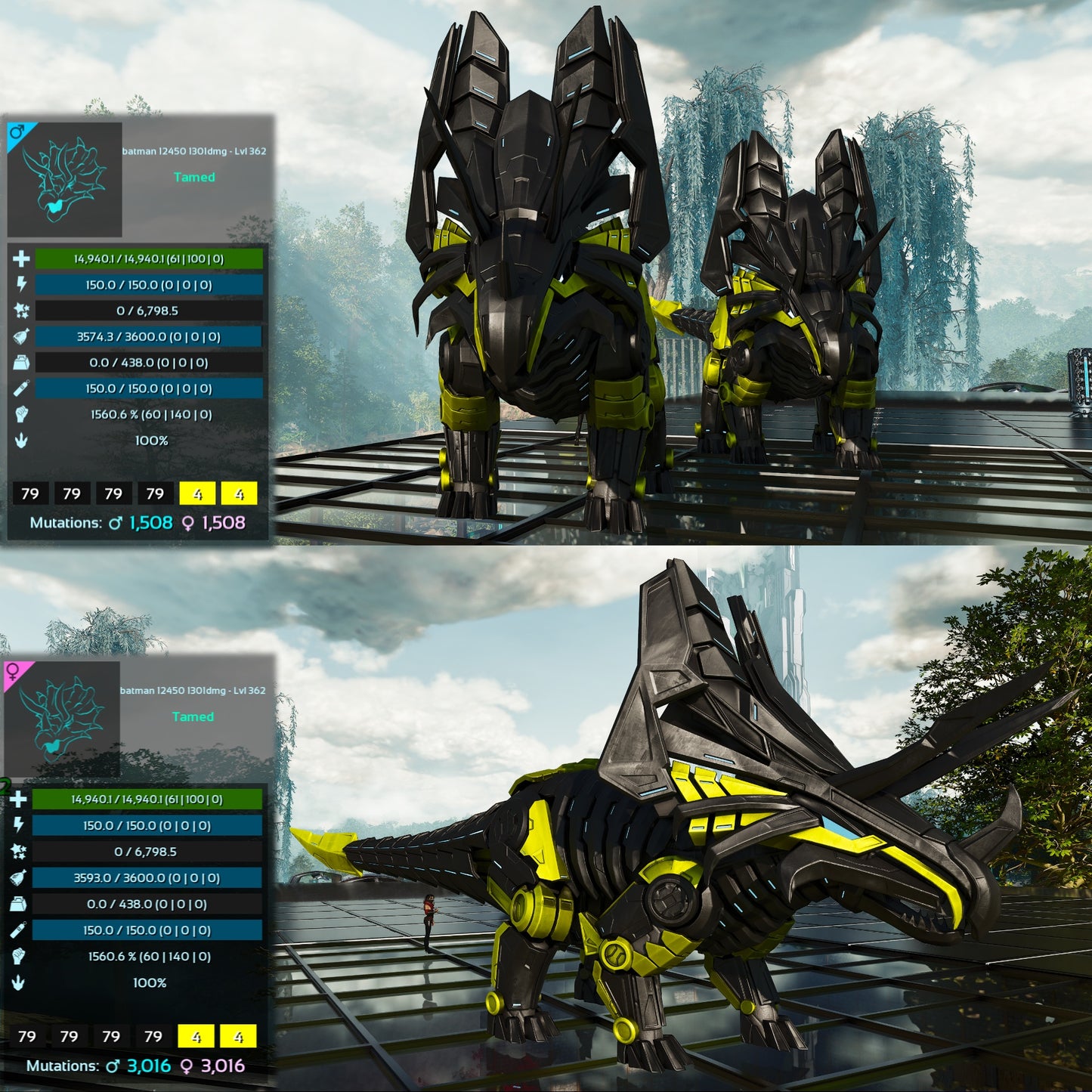Expand the first 79 stat level box
Viewport: 1092px width, 1092px height.
(x=31, y=493)
